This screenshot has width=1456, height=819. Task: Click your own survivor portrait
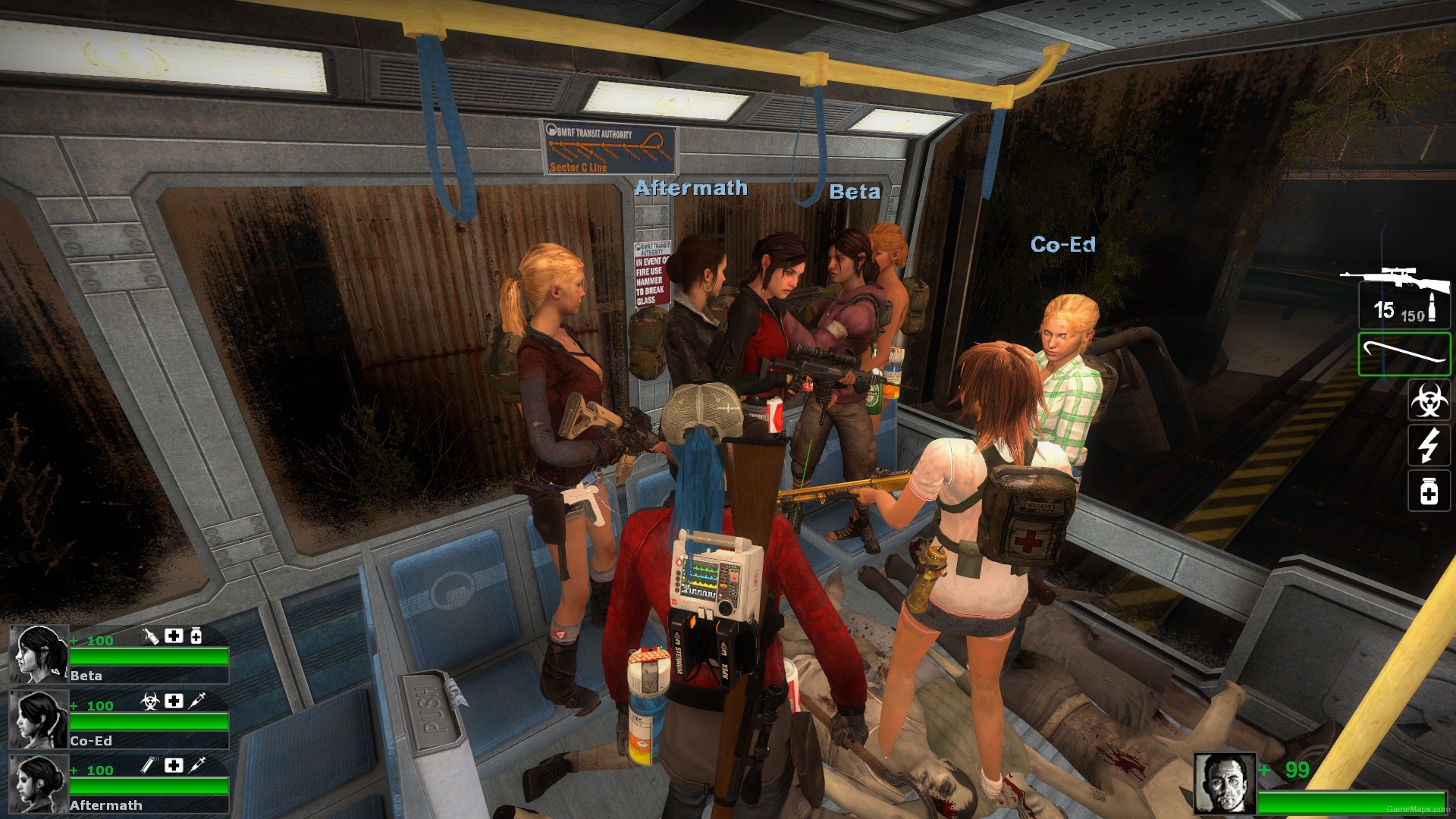coord(1224,783)
